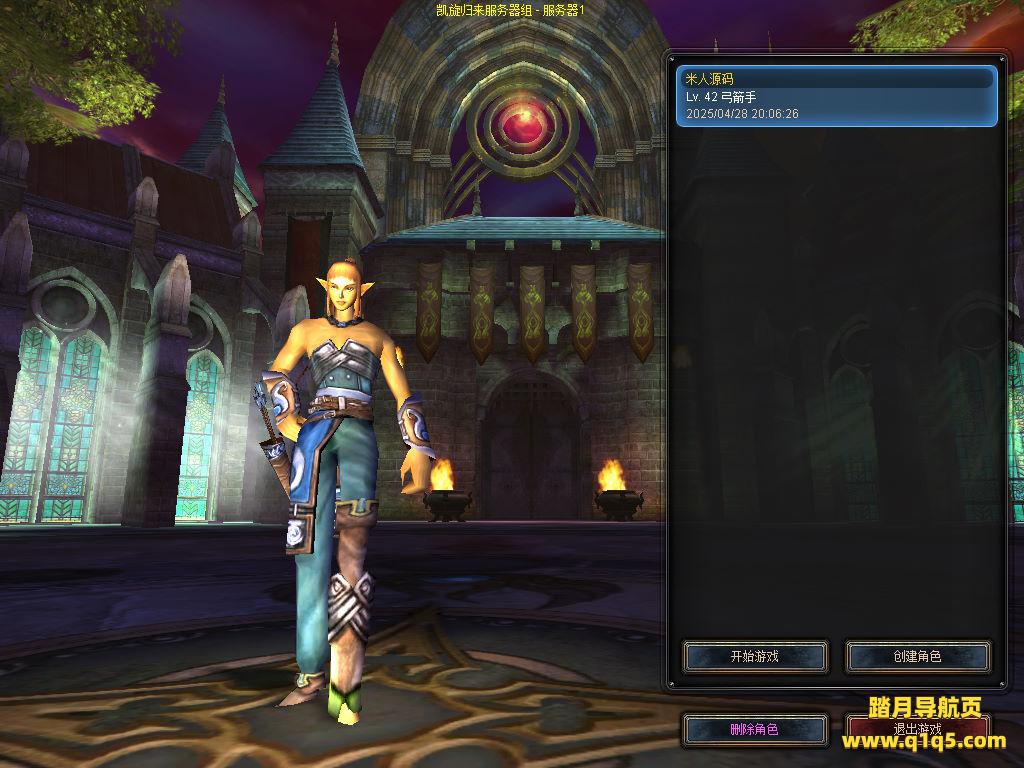The height and width of the screenshot is (768, 1024).
Task: Click the 开始游戏 start game button
Action: (x=755, y=657)
